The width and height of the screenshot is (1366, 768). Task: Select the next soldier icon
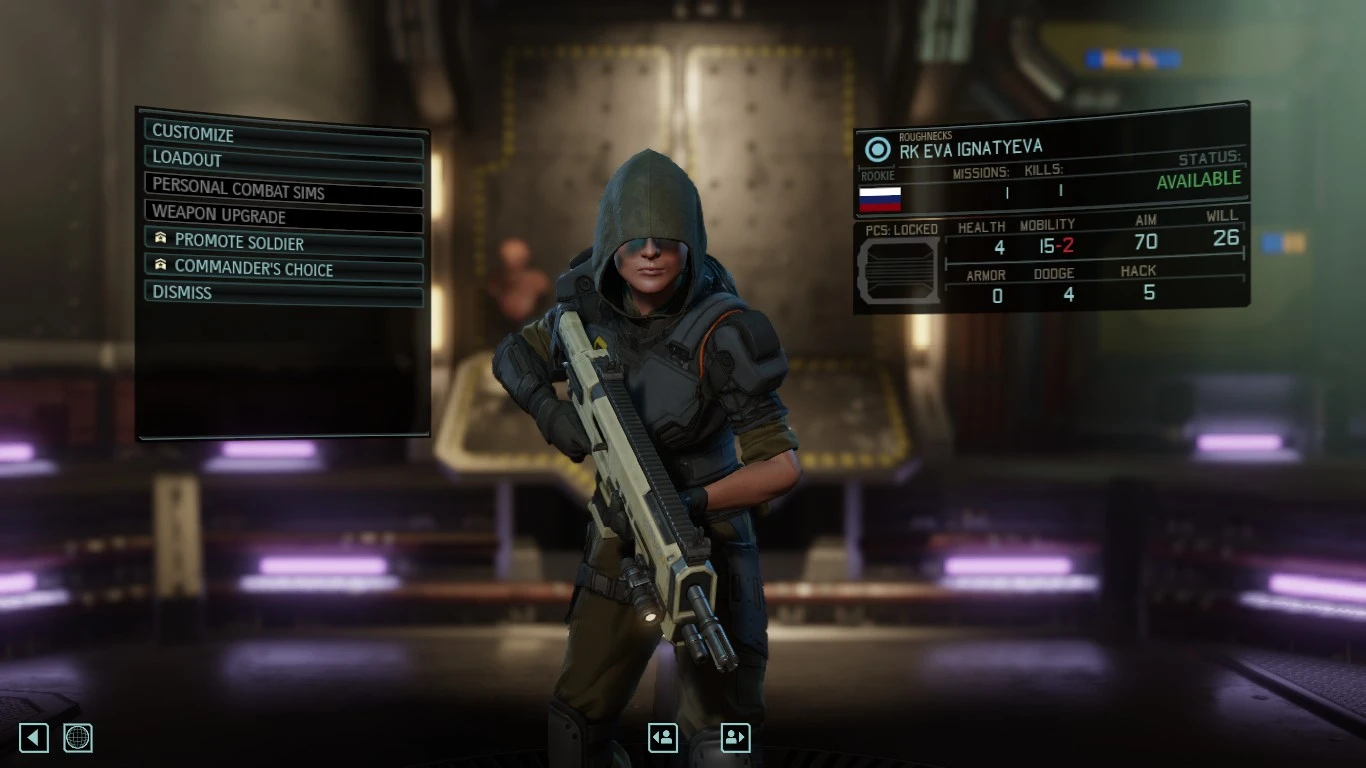coord(734,737)
